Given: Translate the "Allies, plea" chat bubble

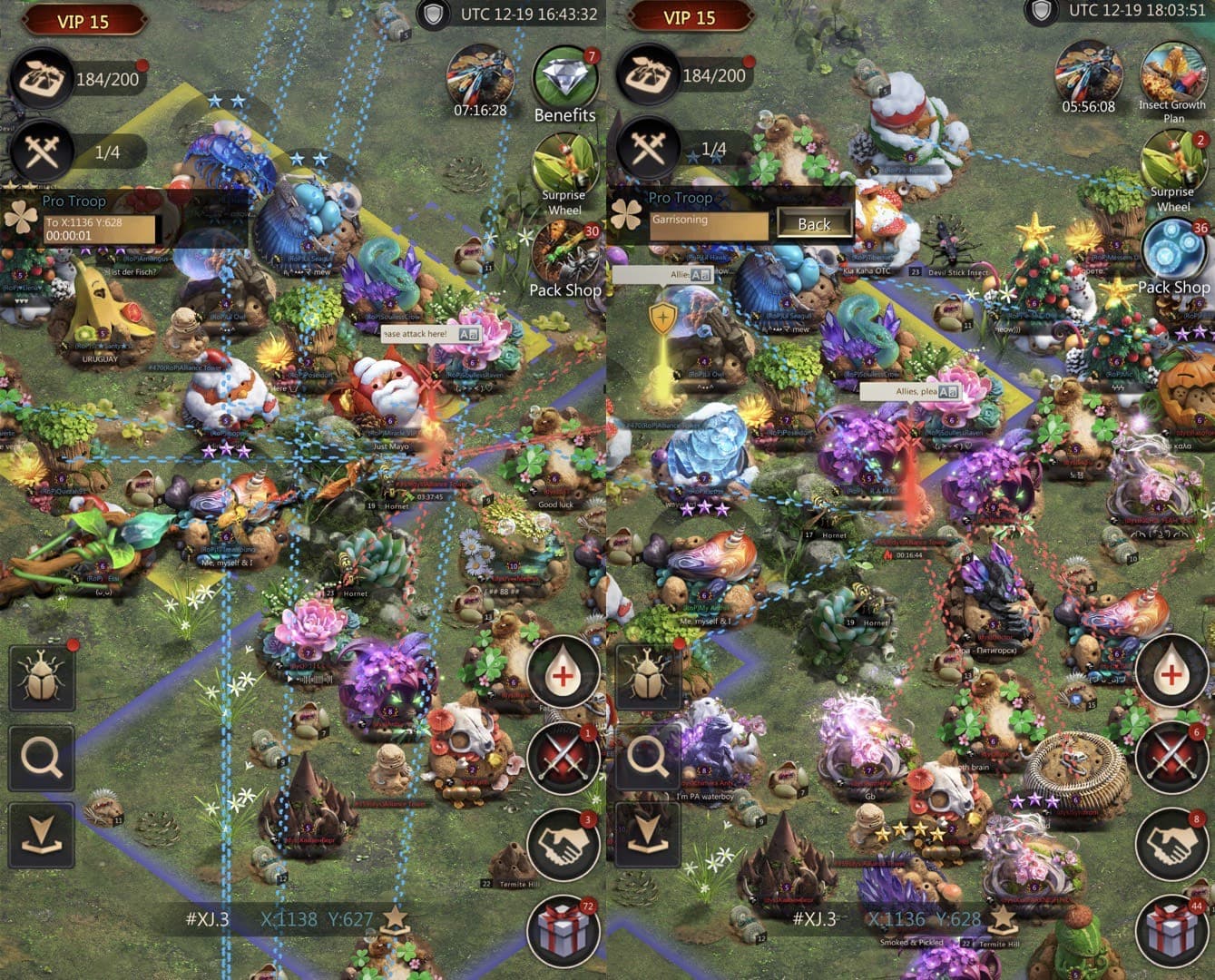Looking at the screenshot, I should [x=947, y=391].
